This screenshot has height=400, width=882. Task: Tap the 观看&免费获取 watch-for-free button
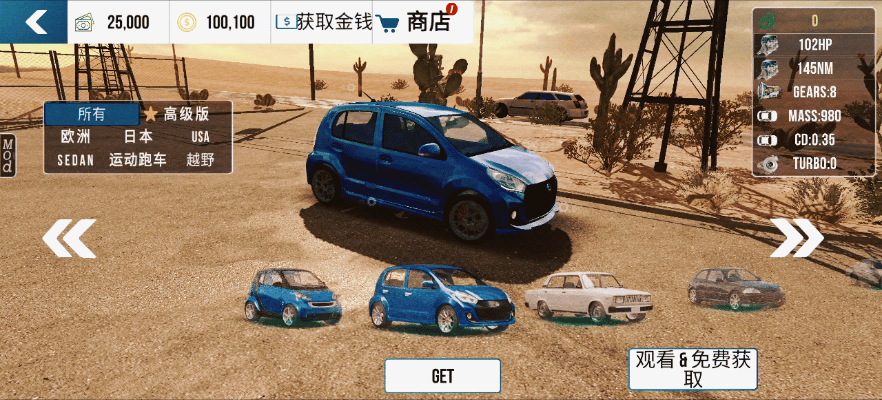pos(694,369)
